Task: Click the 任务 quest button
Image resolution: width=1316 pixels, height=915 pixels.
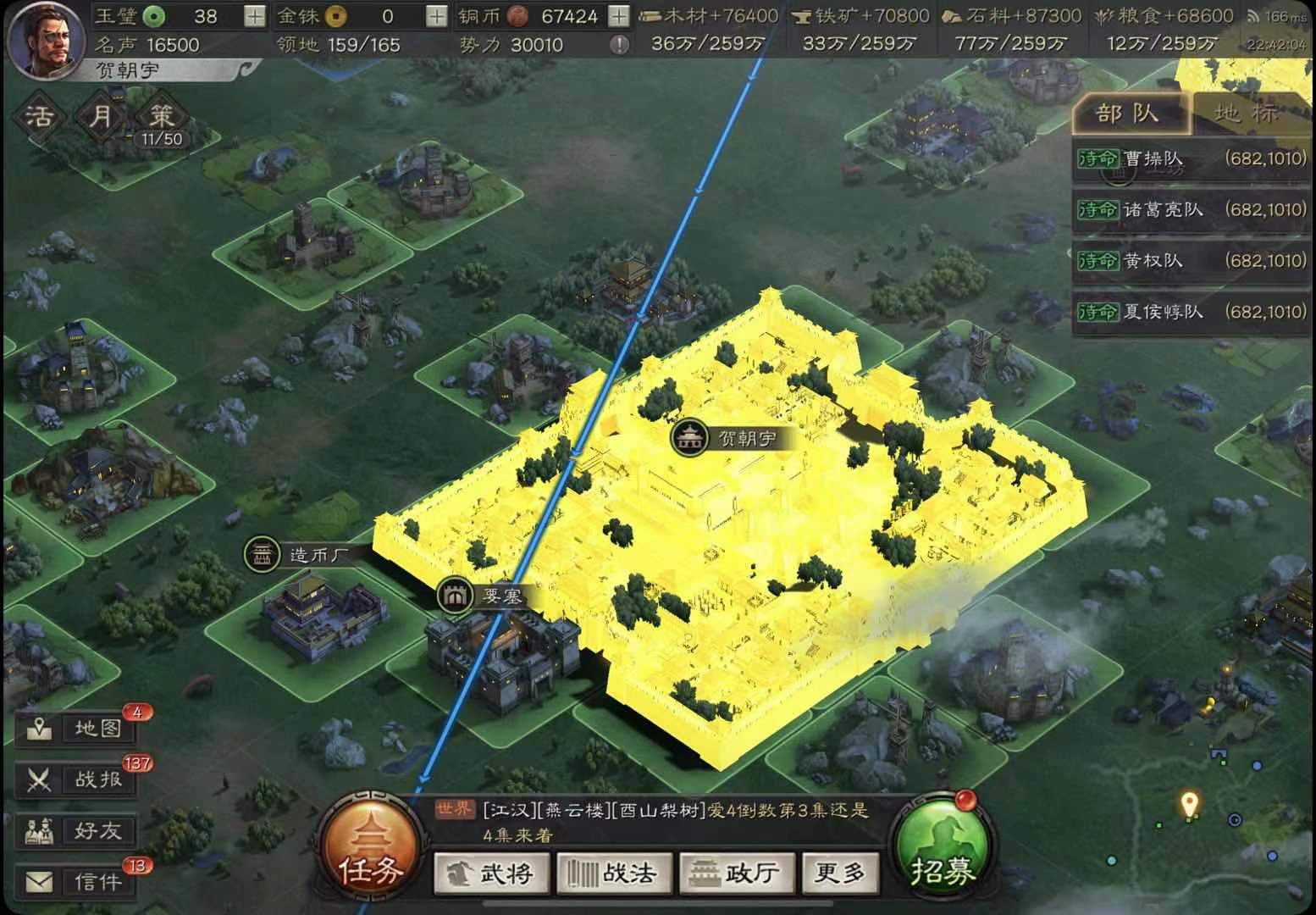Action: coord(373,849)
